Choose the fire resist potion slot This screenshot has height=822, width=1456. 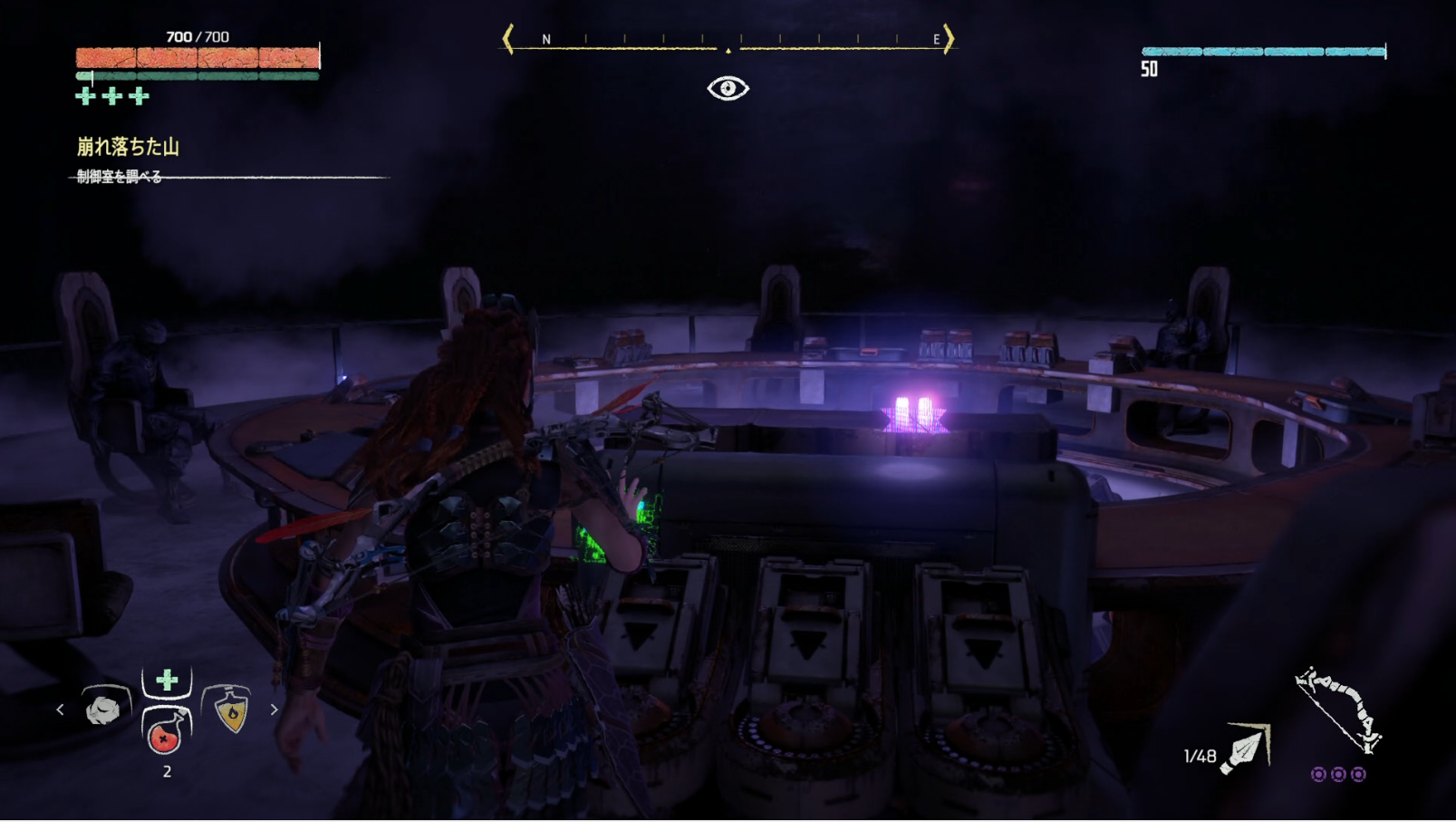[x=231, y=710]
